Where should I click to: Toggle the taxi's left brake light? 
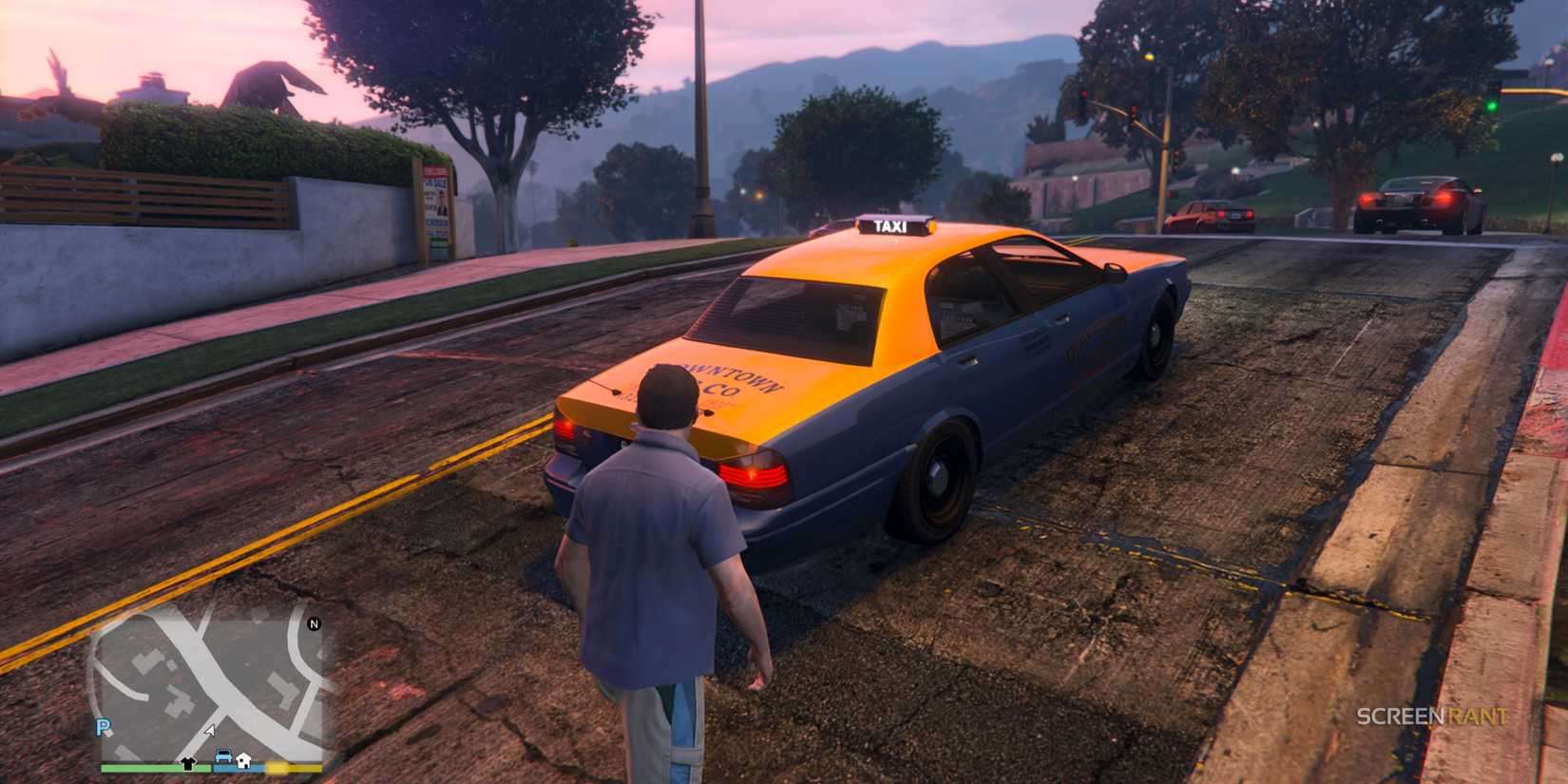point(564,428)
